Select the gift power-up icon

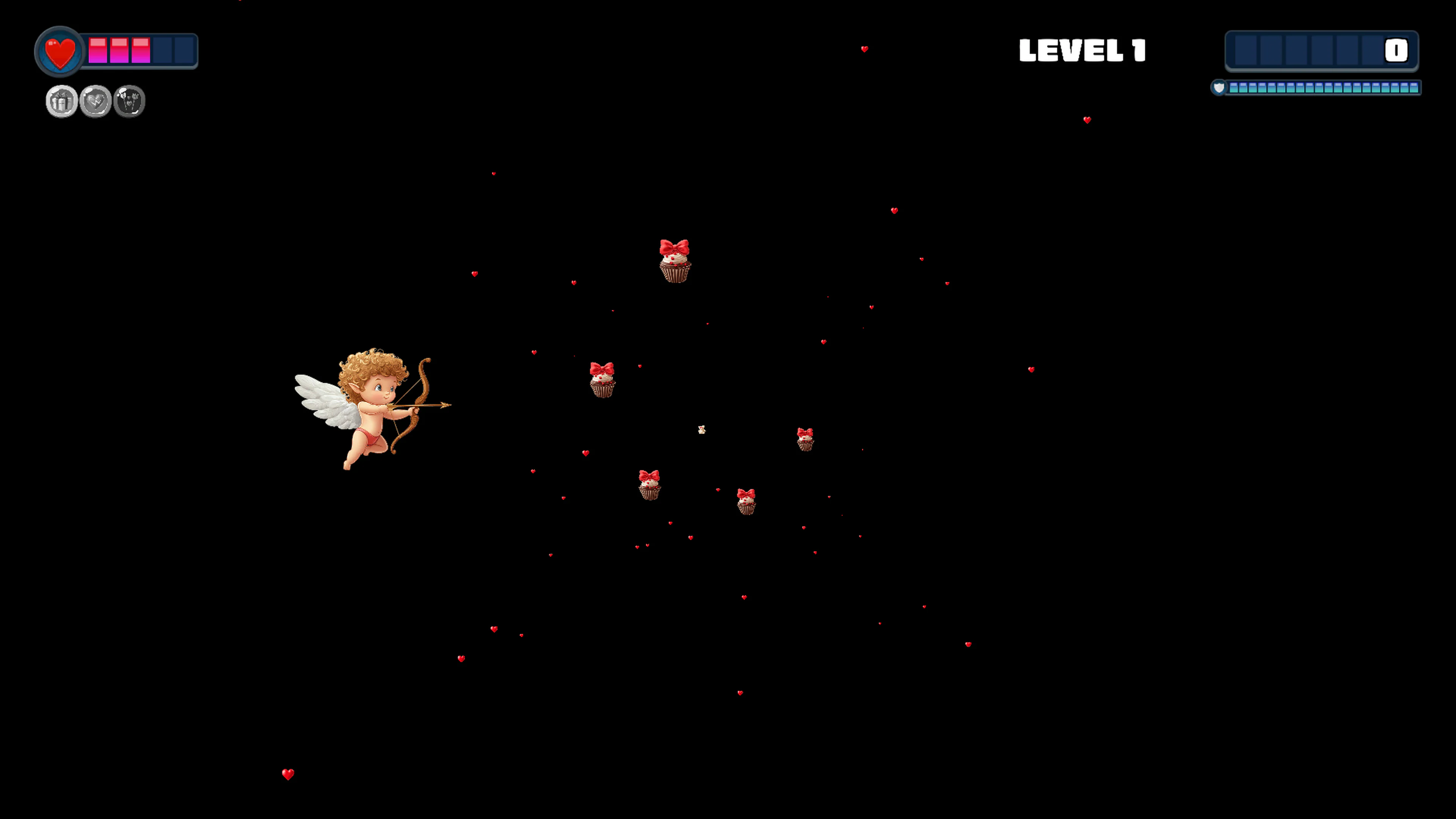pos(61,100)
